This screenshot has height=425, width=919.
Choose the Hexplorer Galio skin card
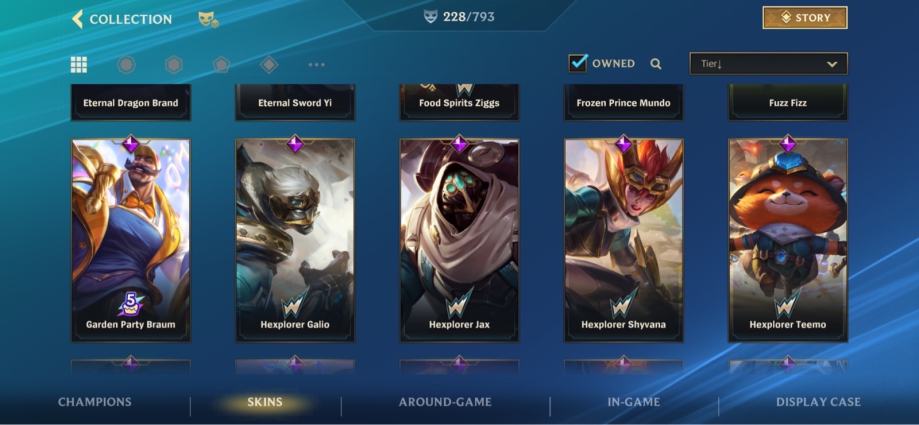(295, 240)
